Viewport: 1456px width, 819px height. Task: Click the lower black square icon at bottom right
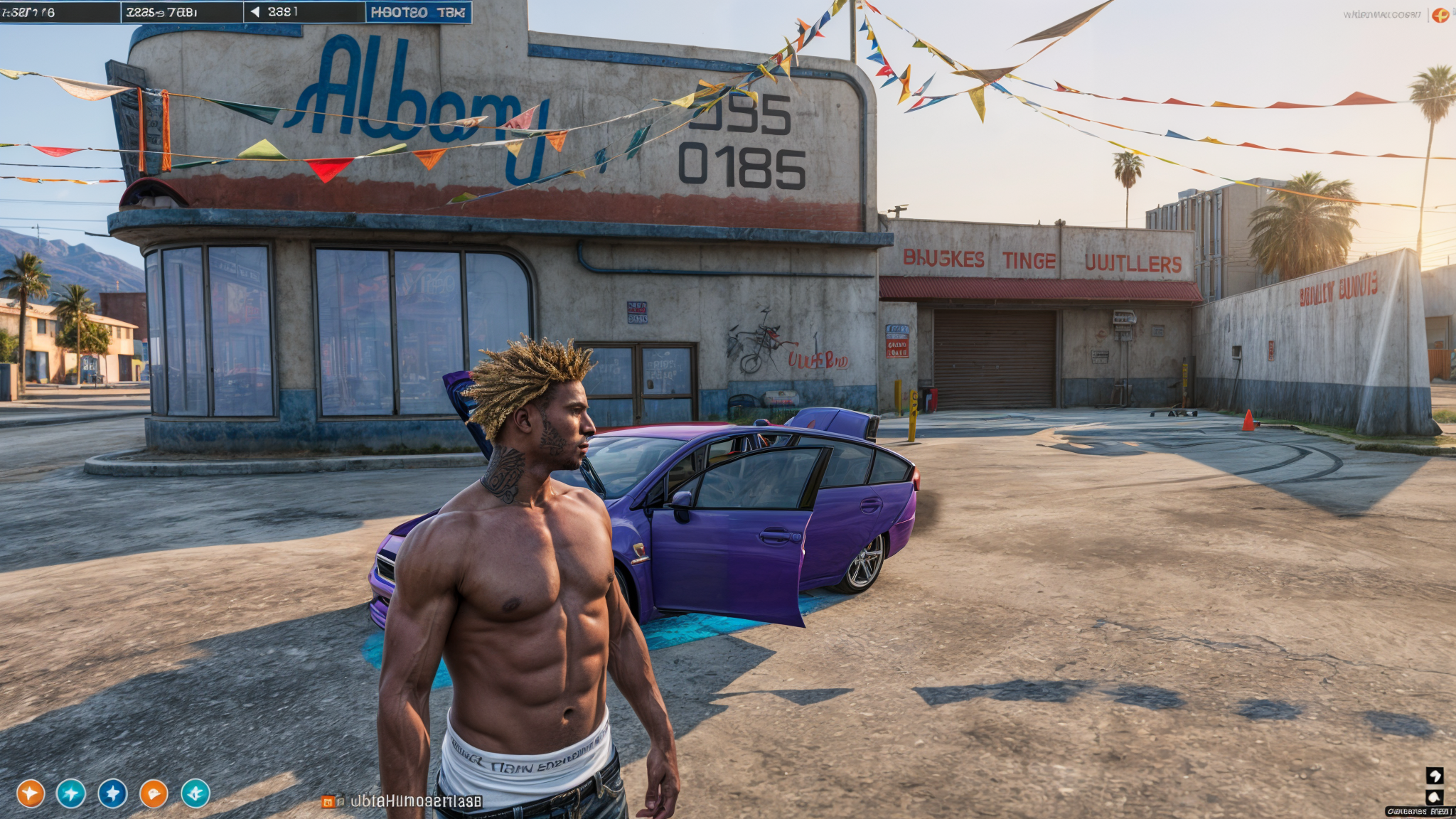[1435, 796]
